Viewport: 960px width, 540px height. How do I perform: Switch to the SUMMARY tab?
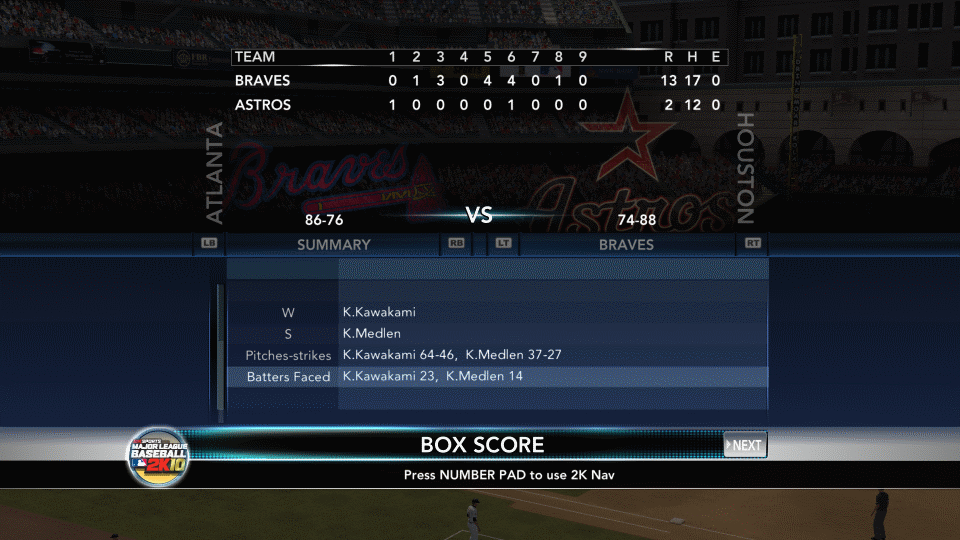pos(333,244)
